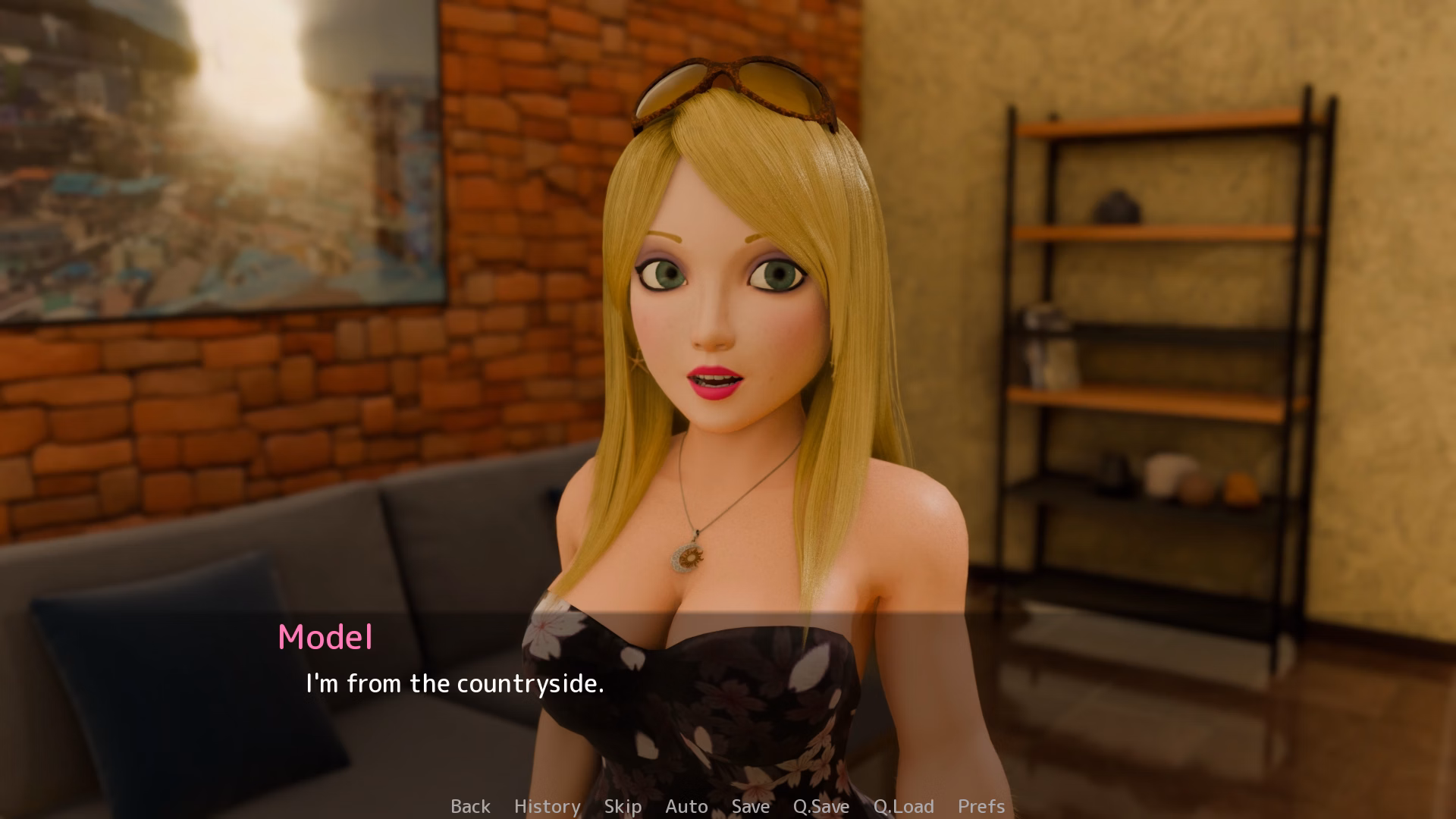Viewport: 1456px width, 819px height.
Task: Click Q.Load to quick load
Action: click(x=903, y=806)
